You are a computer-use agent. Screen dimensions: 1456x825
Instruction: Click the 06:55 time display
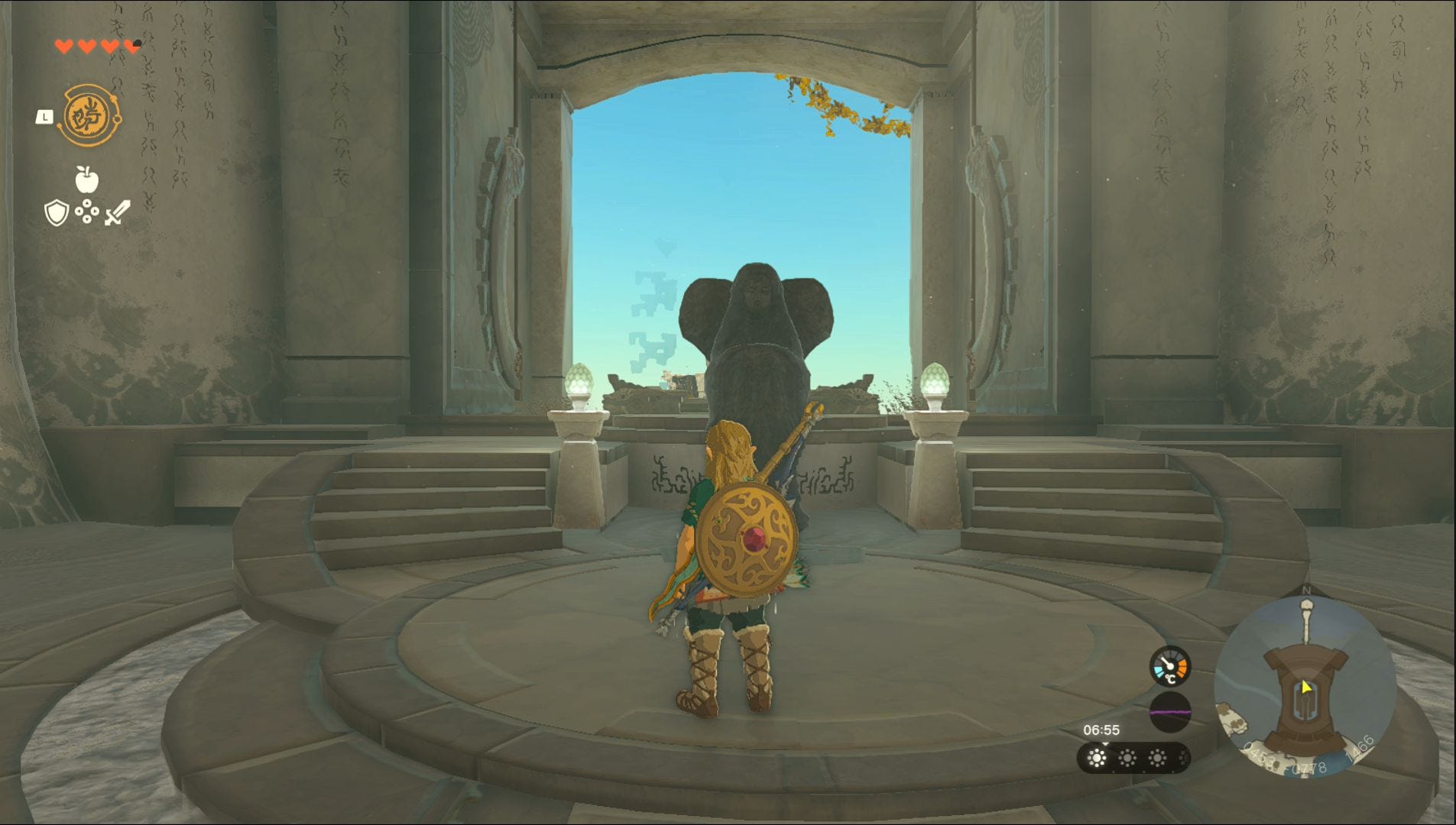click(1101, 729)
